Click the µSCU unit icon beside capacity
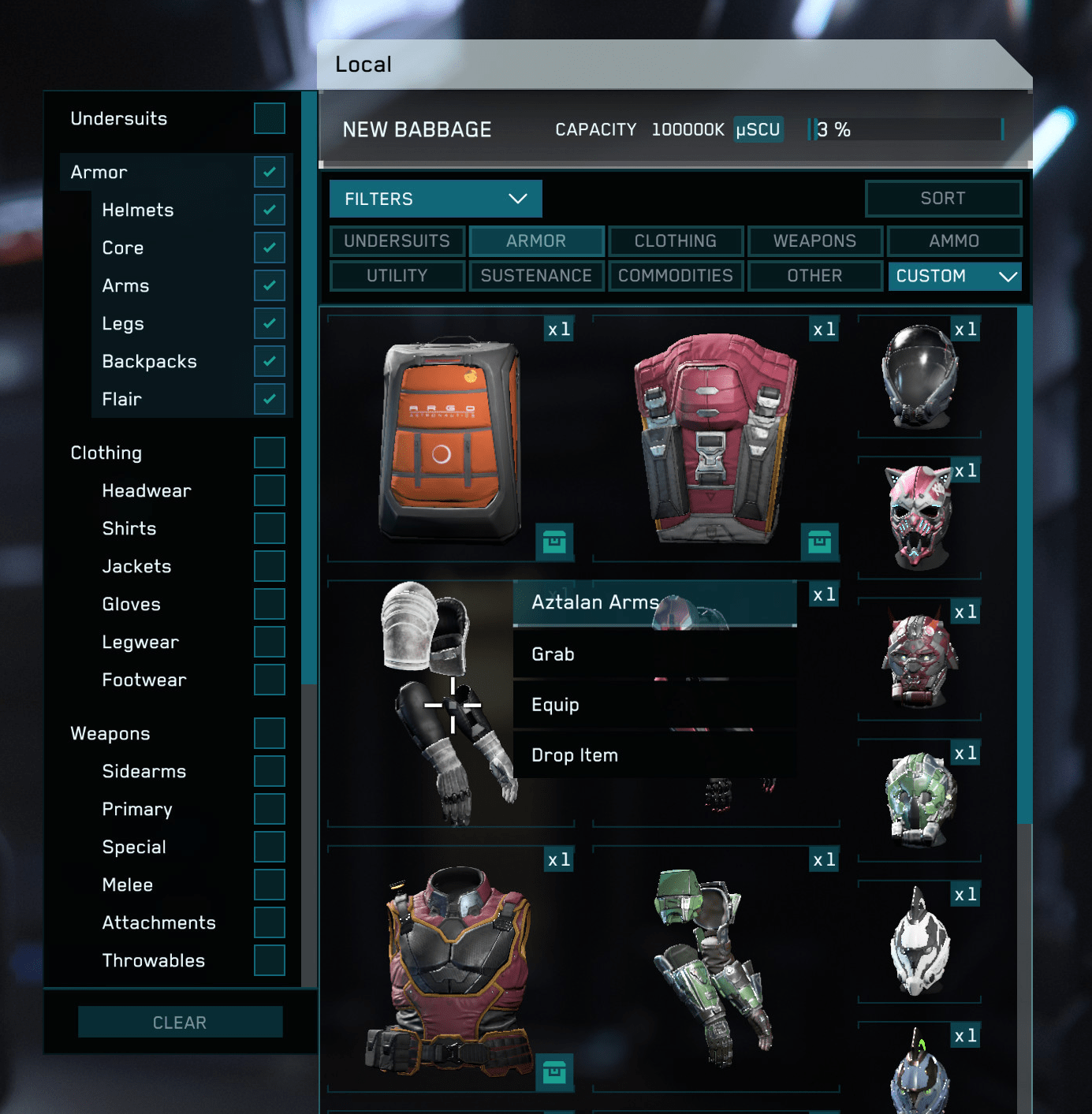The width and height of the screenshot is (1092, 1114). (757, 129)
